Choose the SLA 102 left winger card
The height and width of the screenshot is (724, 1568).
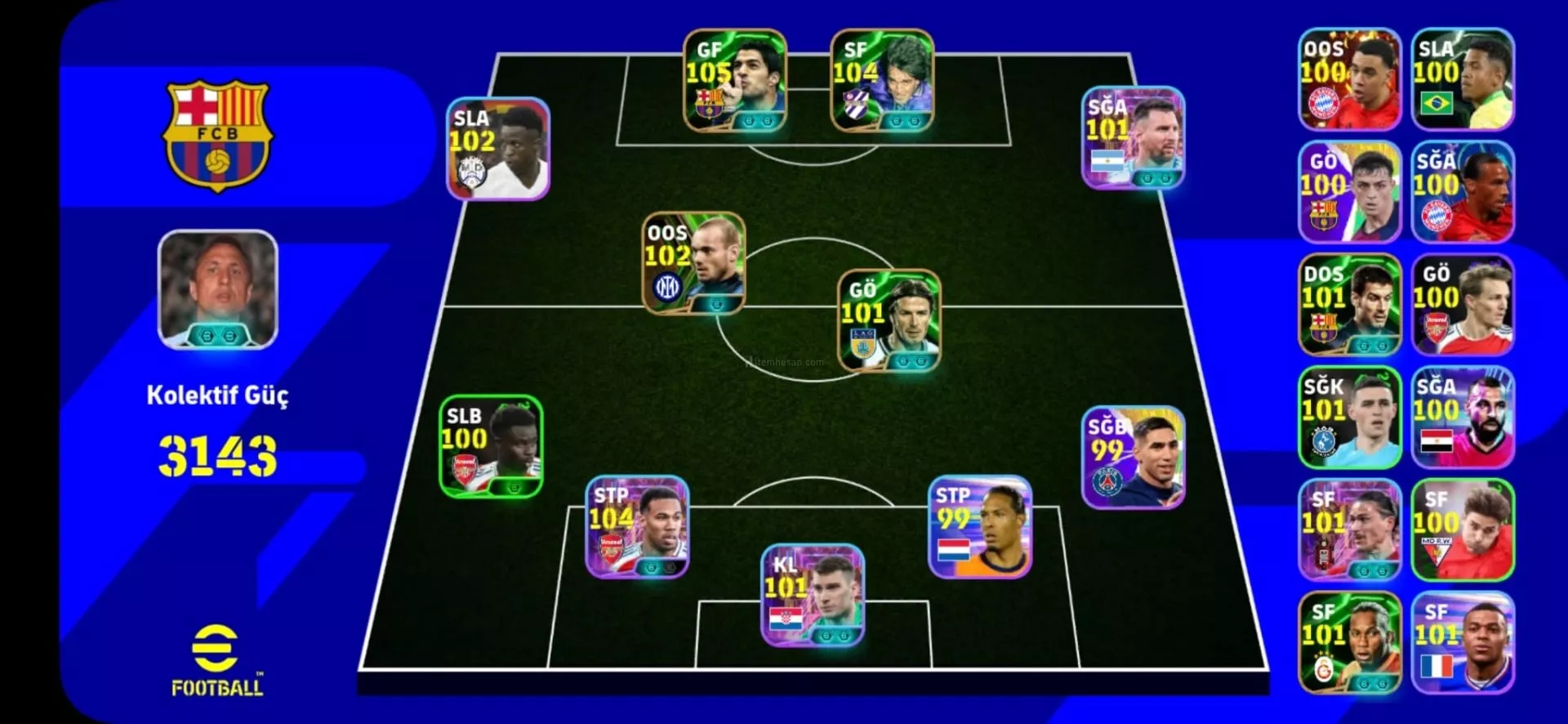coord(498,149)
